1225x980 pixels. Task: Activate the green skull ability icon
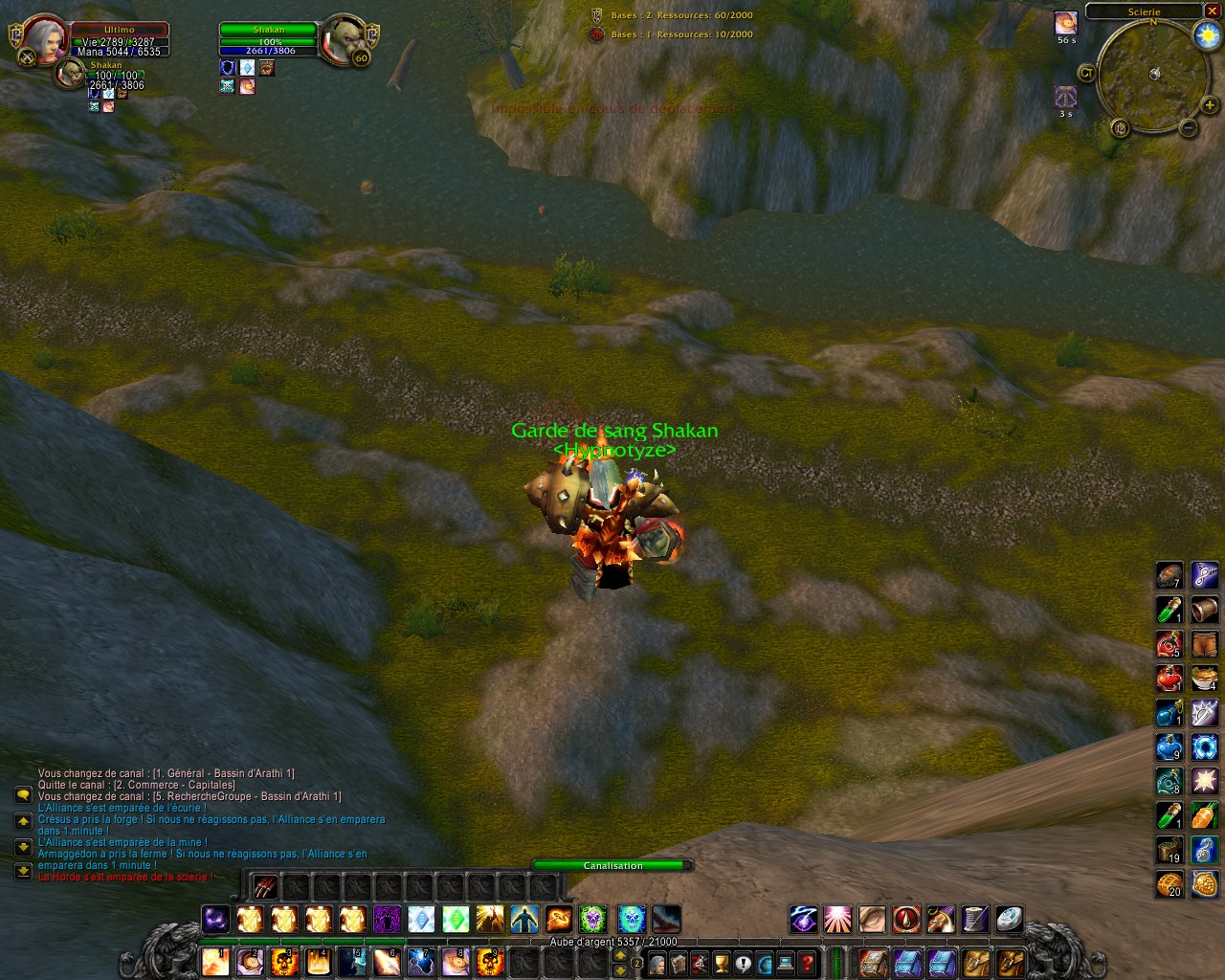[x=592, y=920]
